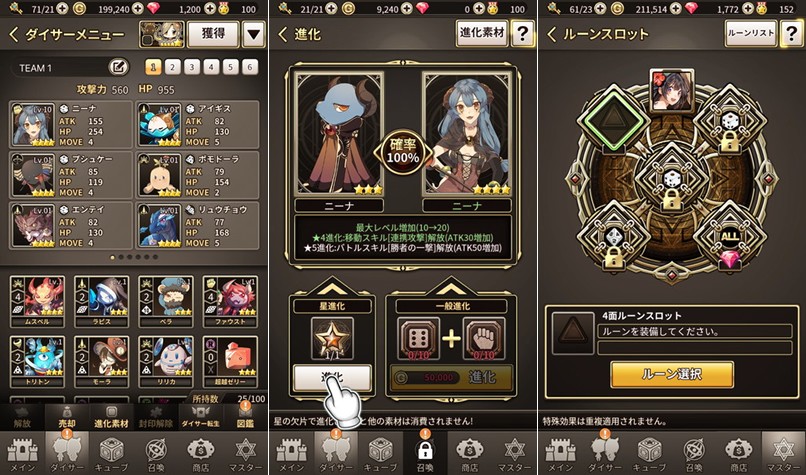Select ポモドーラ in the team lineup

point(199,175)
